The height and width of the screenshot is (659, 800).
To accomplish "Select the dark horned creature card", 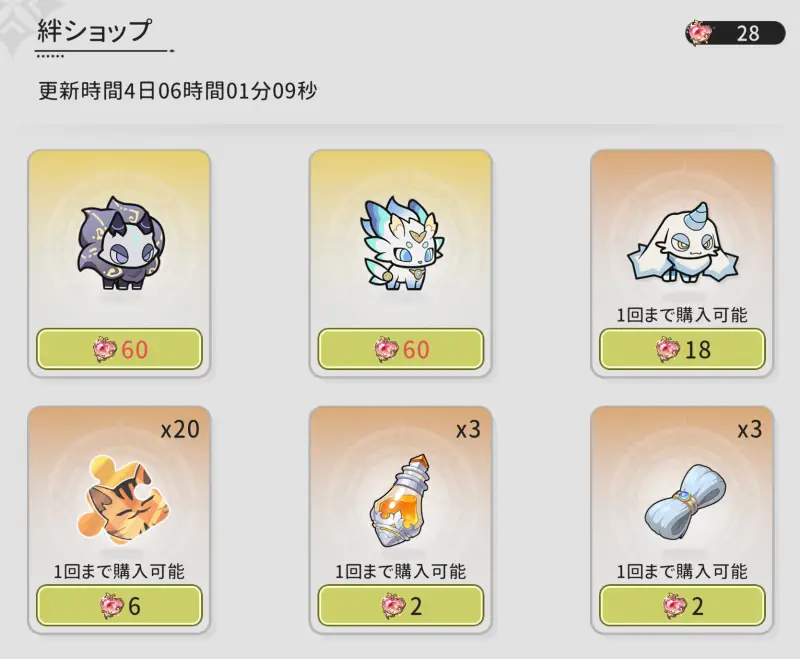I will click(119, 245).
